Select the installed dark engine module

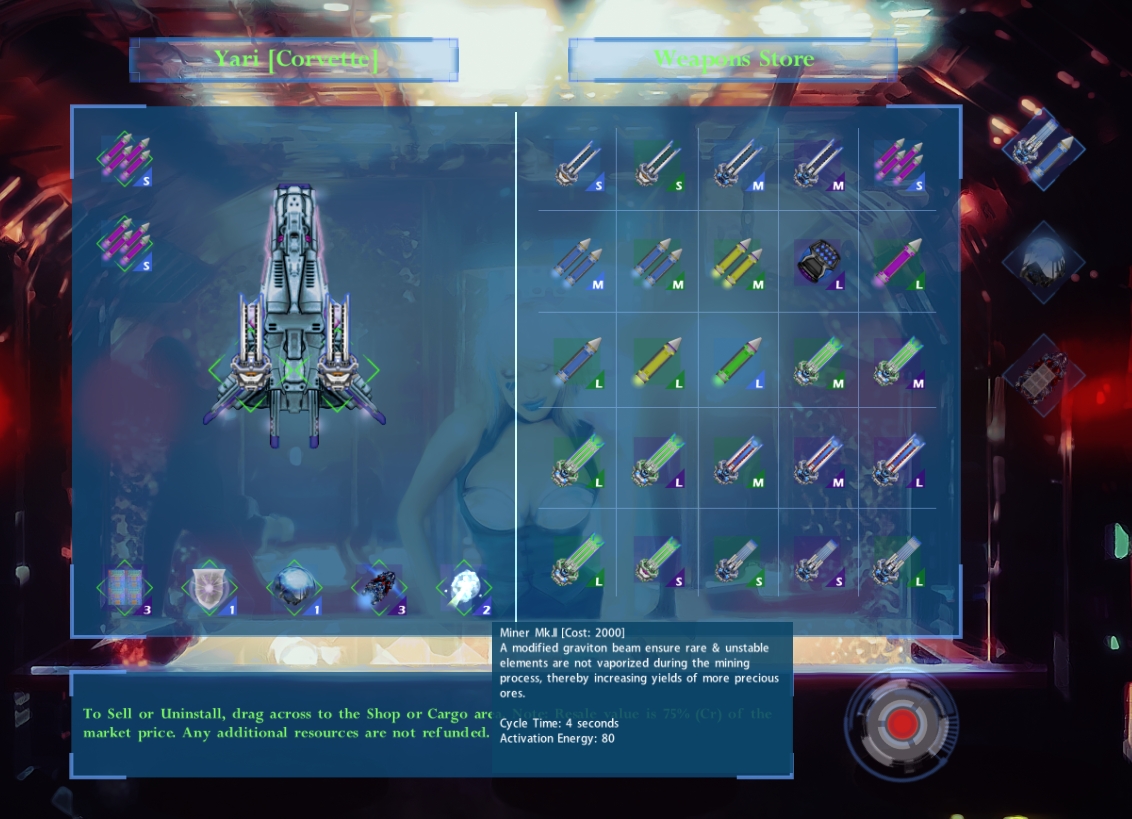tap(380, 588)
